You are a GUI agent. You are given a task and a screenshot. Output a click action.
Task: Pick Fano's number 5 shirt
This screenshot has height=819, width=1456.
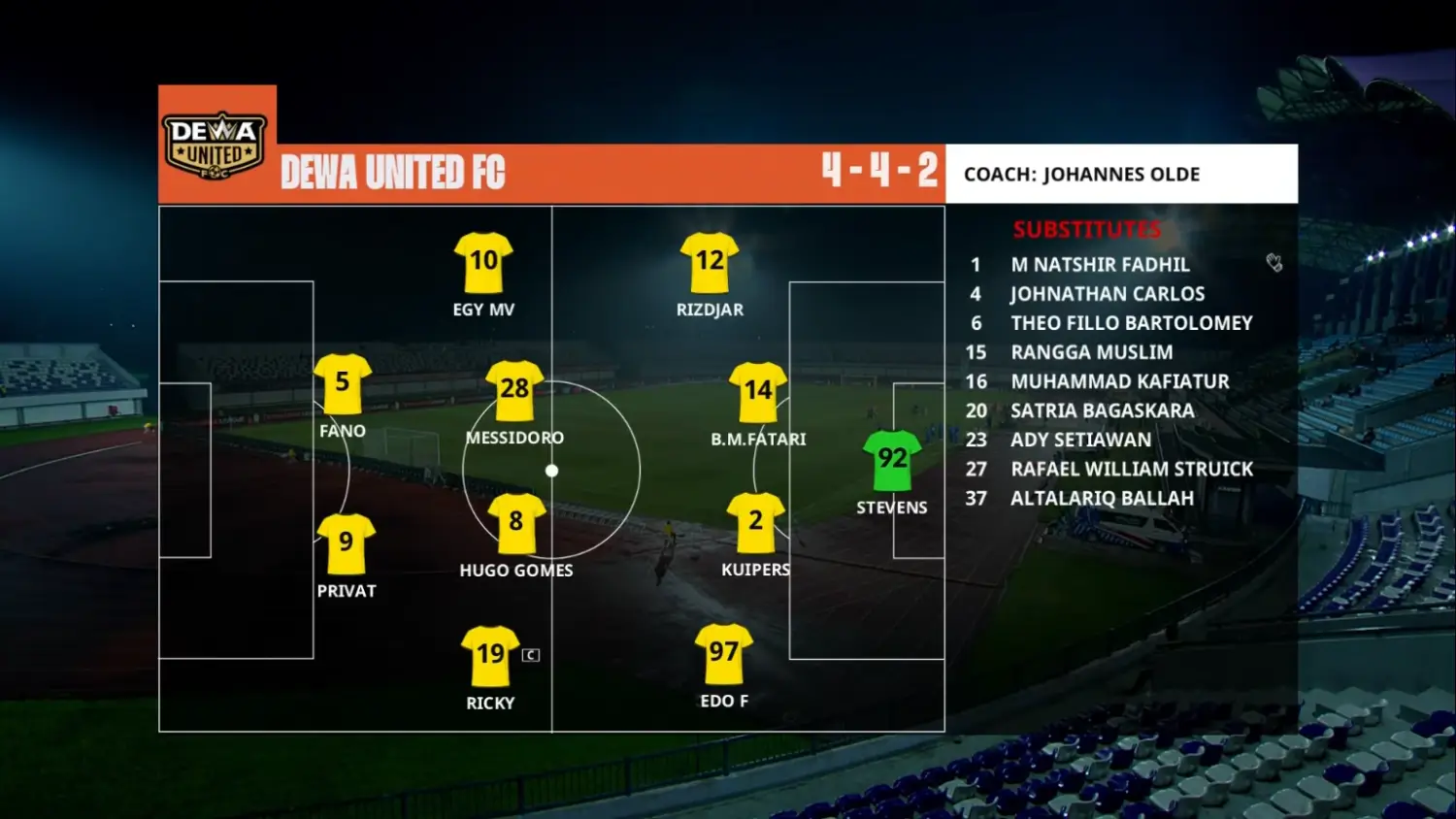coord(343,383)
